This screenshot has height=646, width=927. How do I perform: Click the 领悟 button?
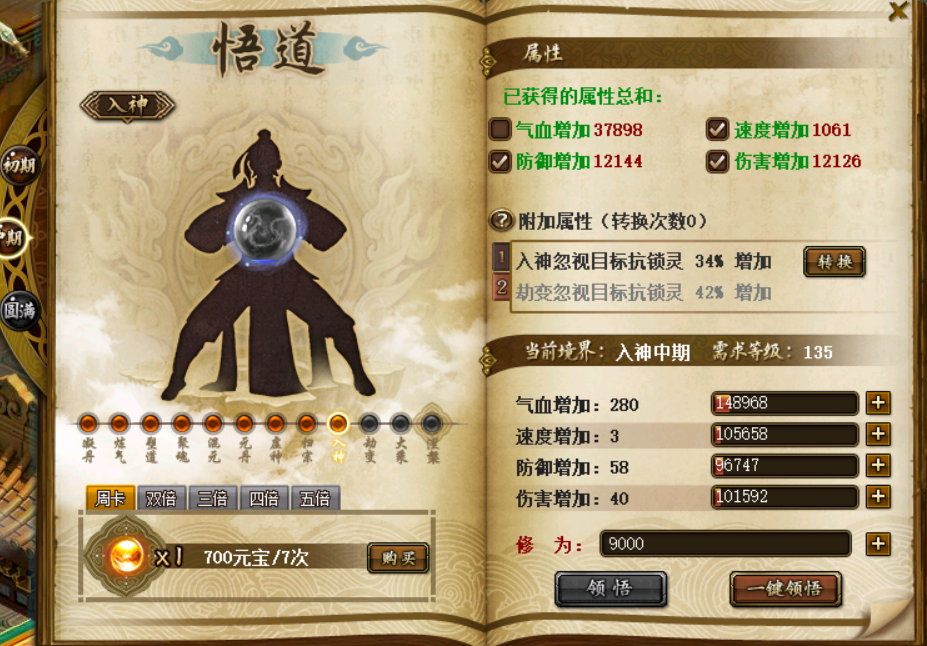coord(610,588)
